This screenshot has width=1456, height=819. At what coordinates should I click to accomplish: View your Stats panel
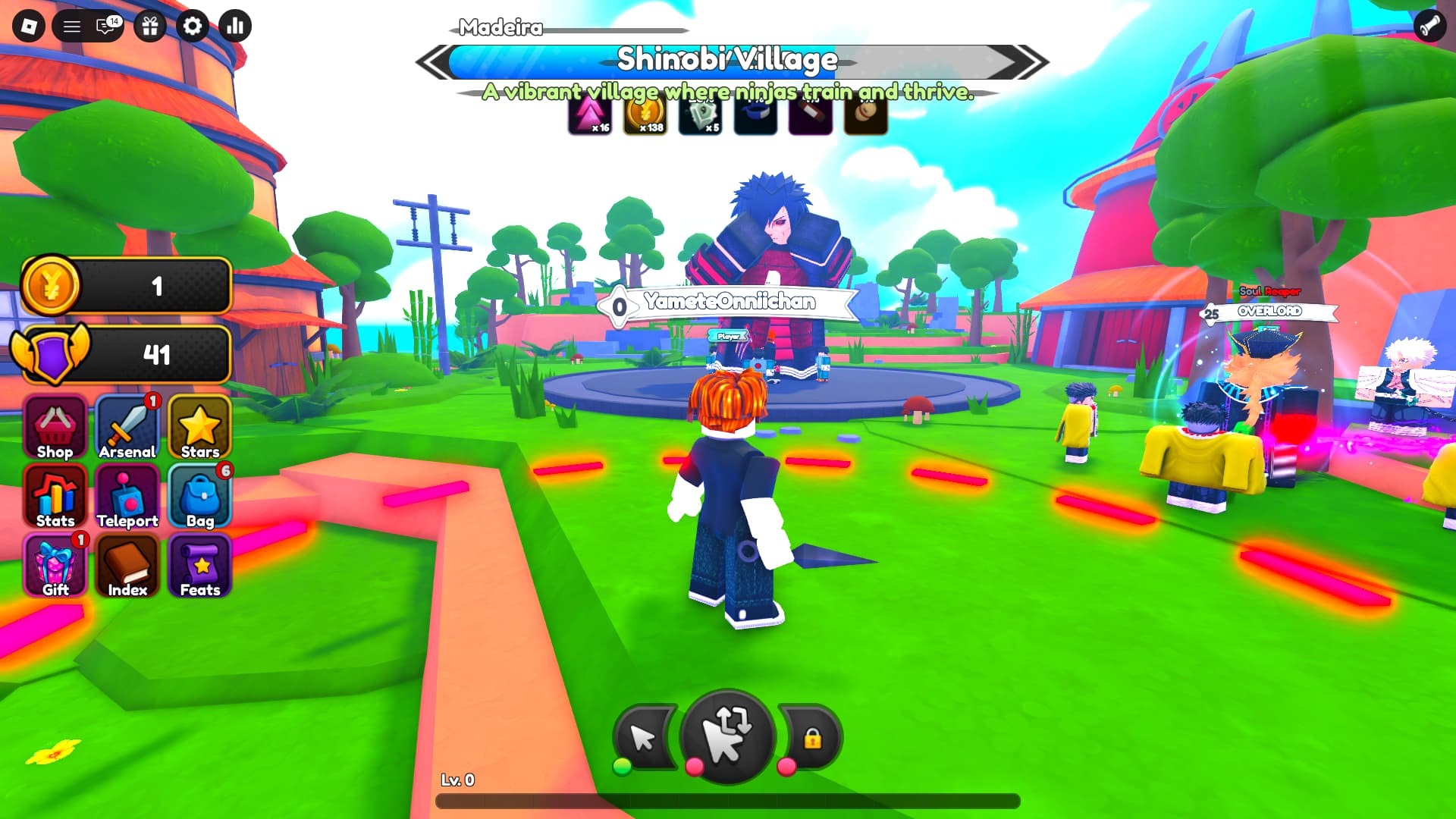(x=53, y=497)
